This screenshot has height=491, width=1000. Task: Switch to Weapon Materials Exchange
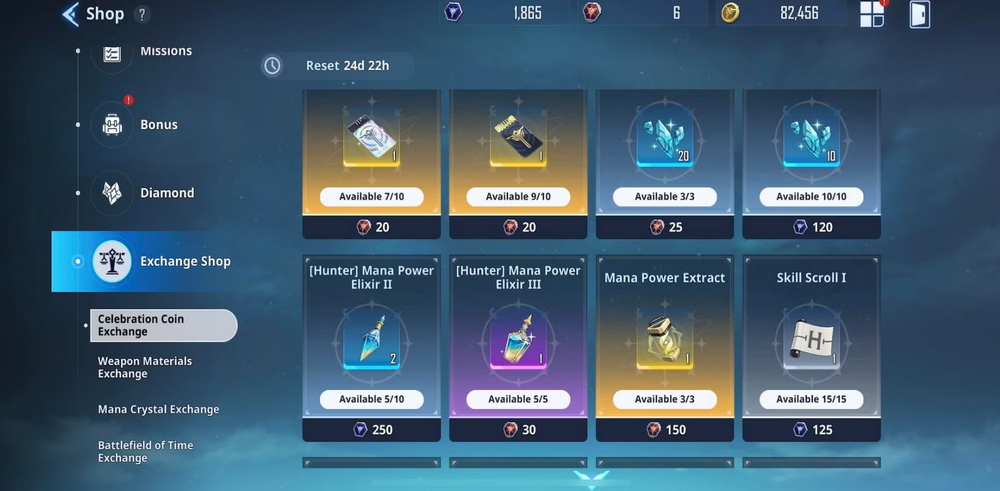[145, 367]
